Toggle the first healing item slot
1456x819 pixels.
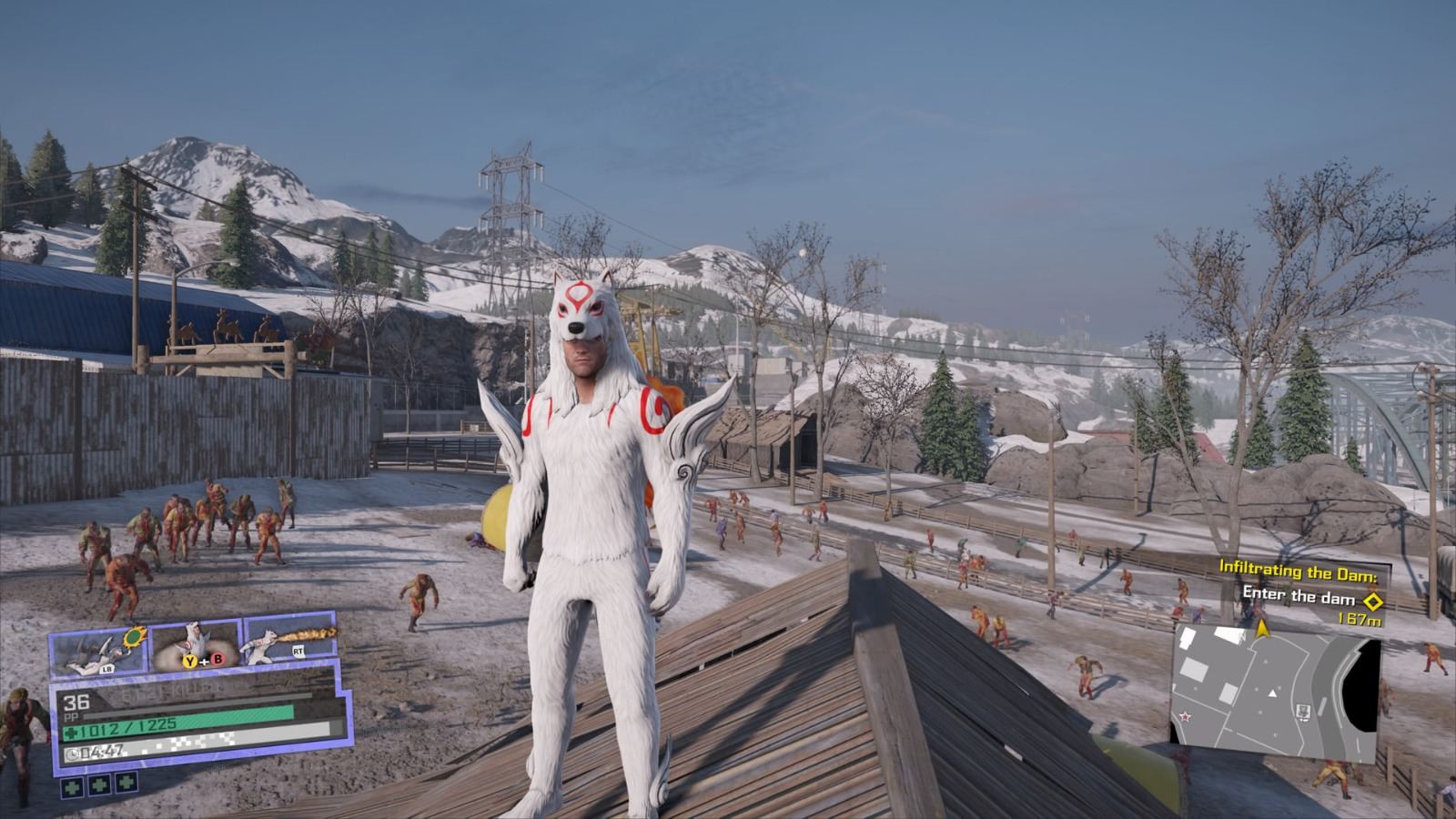[x=73, y=786]
